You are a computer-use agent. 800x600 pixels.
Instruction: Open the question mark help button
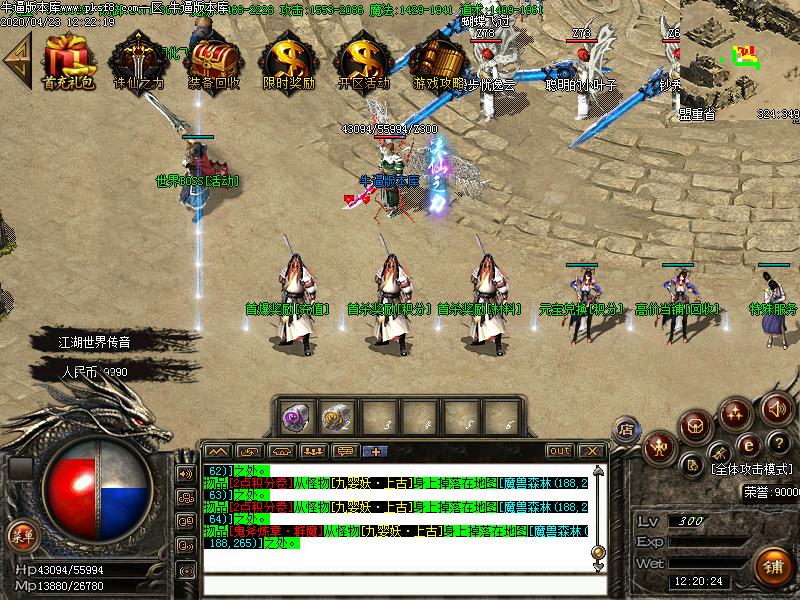click(777, 442)
